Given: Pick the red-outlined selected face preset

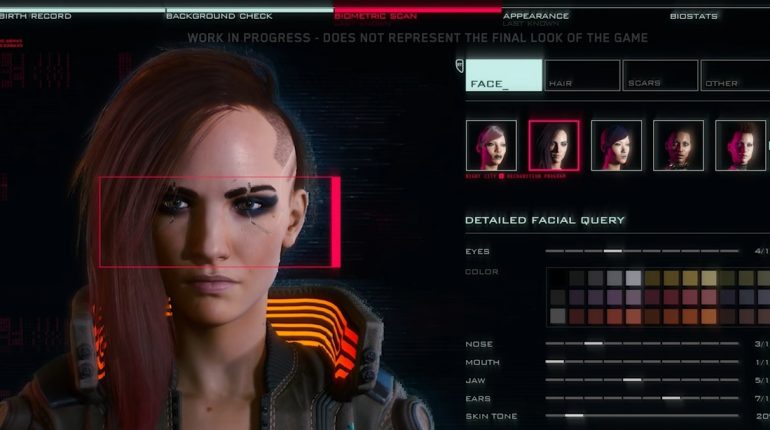Looking at the screenshot, I should (x=554, y=146).
